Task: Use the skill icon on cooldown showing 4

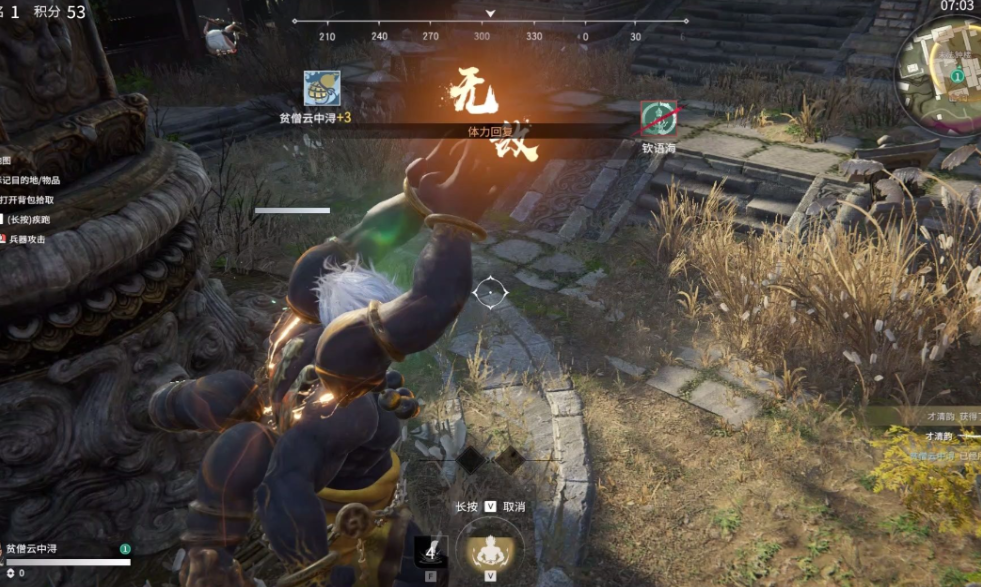Action: (x=431, y=551)
